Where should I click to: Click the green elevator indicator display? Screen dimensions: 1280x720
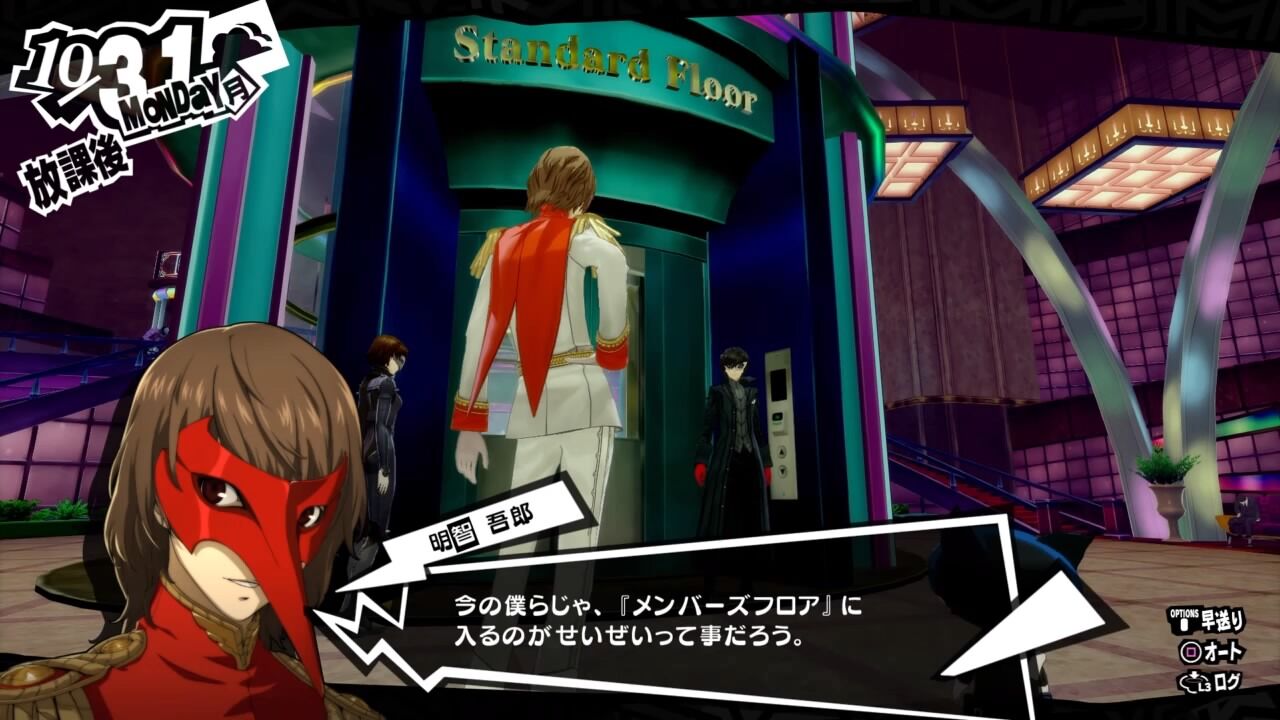pos(778,416)
